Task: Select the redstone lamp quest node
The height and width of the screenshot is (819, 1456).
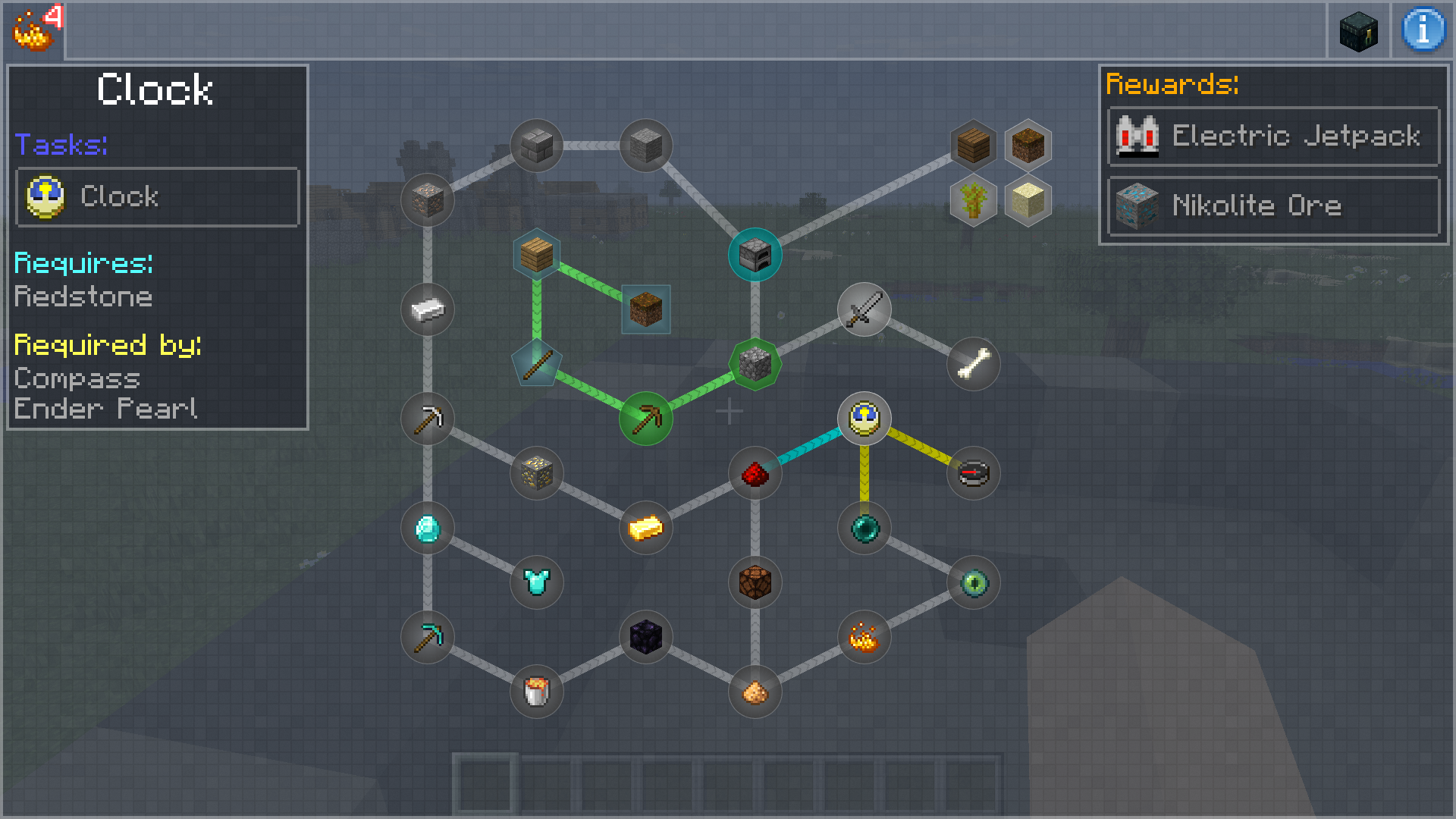Action: [755, 583]
